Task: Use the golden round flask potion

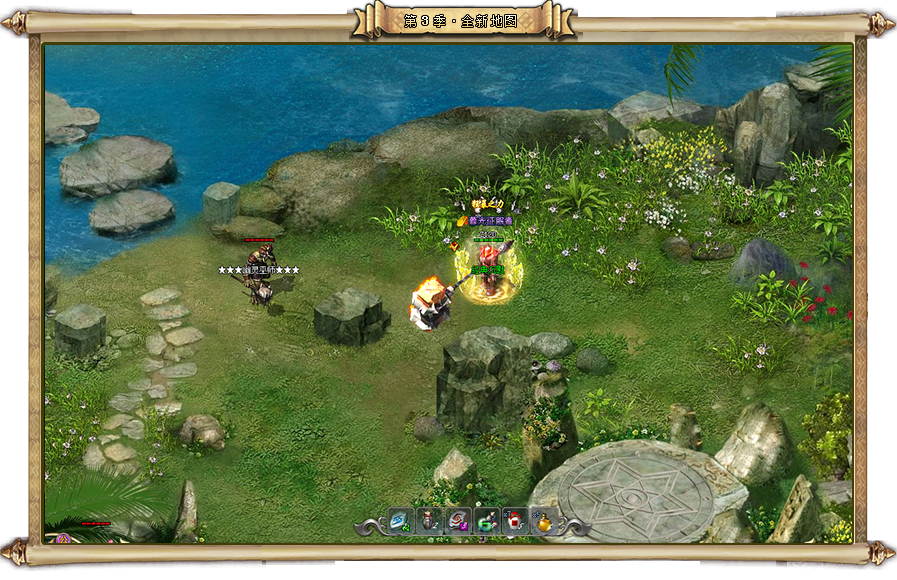Action: [x=544, y=521]
